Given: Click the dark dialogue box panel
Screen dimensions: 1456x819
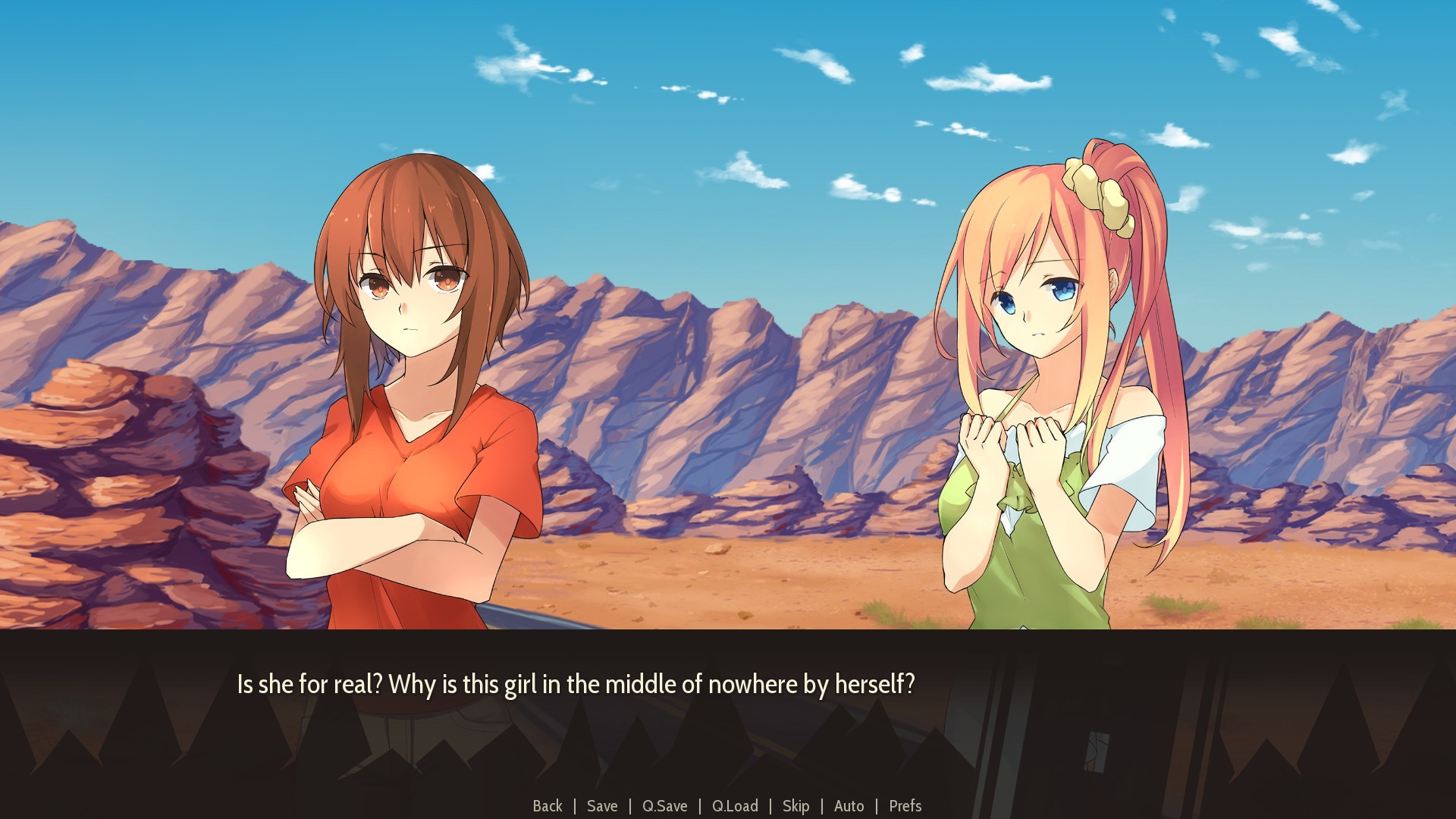Looking at the screenshot, I should 728,728.
